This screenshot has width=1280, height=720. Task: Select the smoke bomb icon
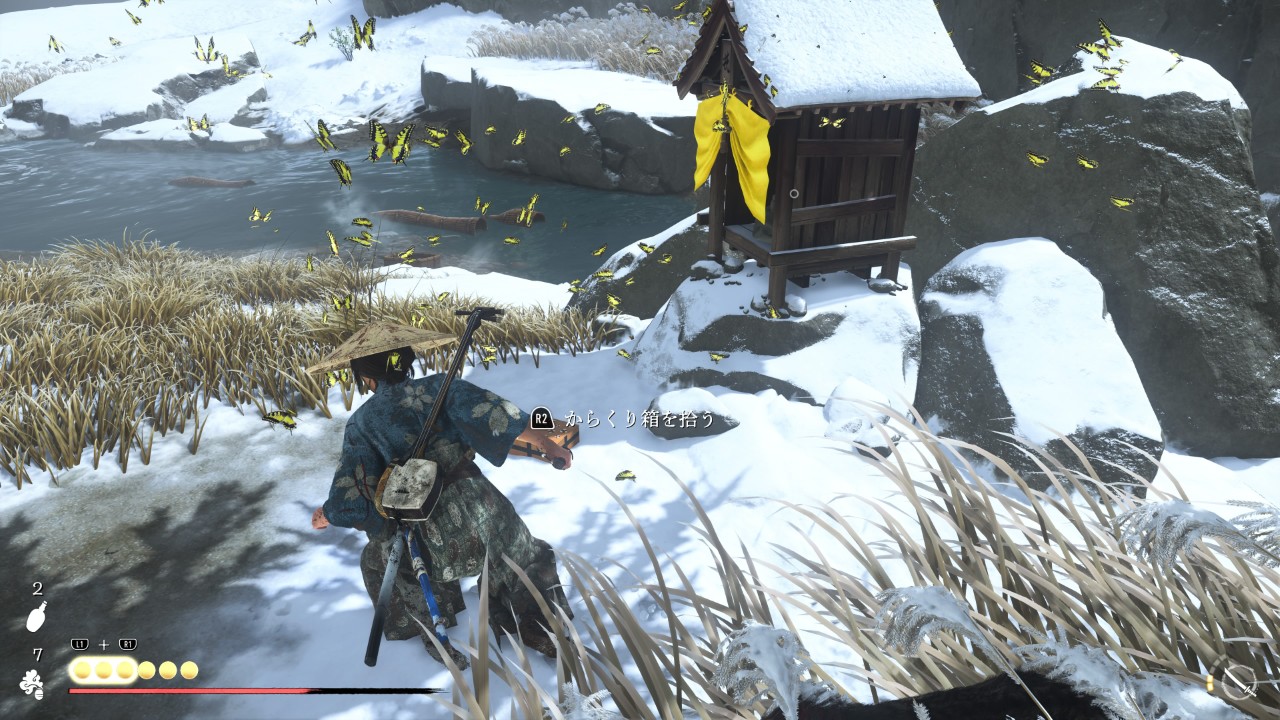tap(32, 684)
